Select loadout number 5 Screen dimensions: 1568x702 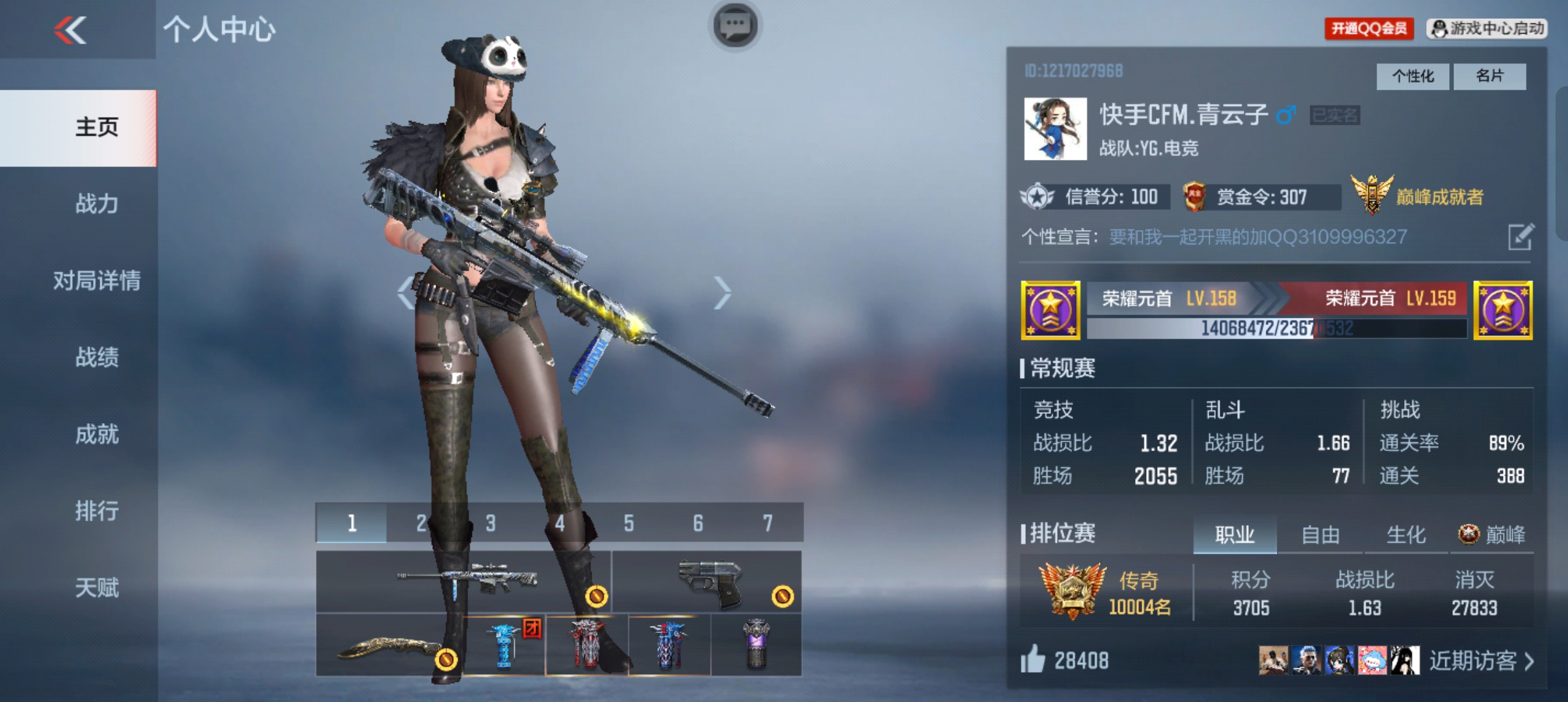[x=629, y=523]
